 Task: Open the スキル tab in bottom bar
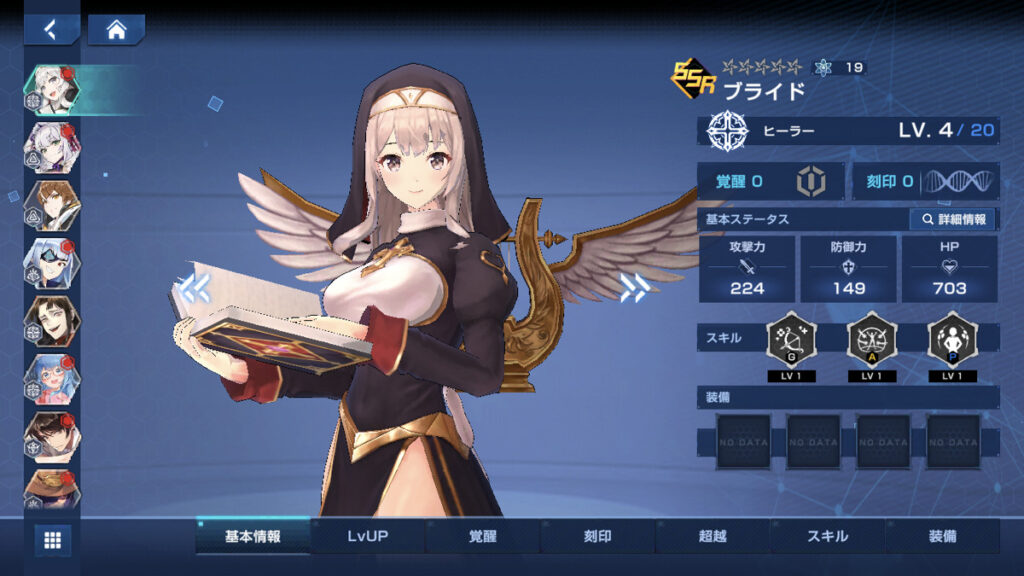click(x=827, y=536)
